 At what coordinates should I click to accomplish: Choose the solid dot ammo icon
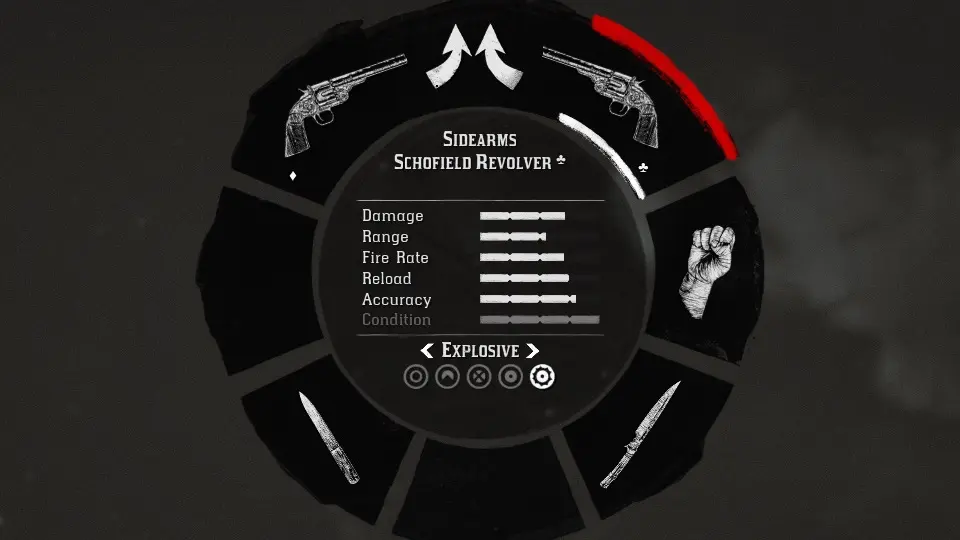tap(511, 377)
